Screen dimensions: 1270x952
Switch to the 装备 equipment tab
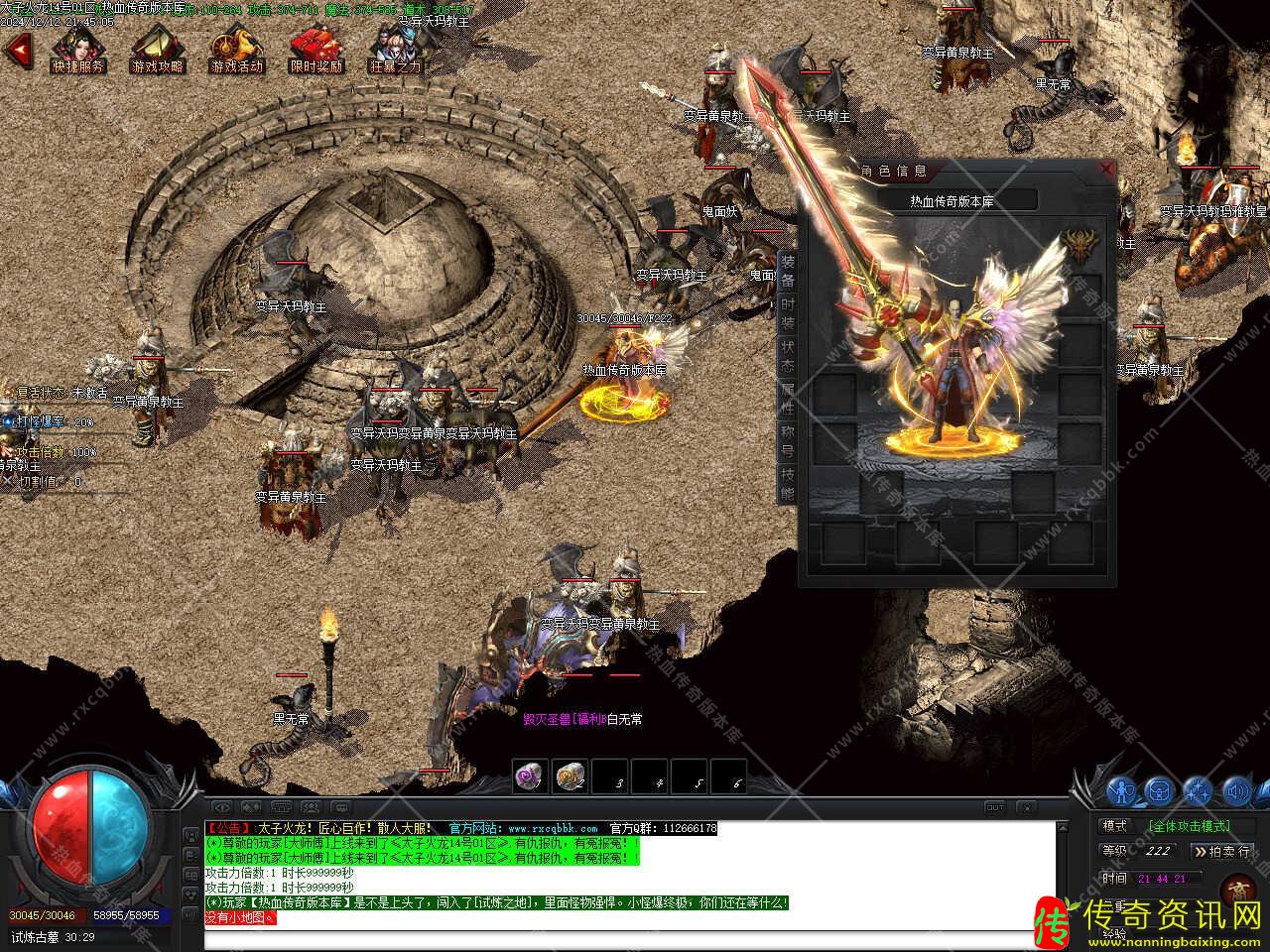pos(787,271)
